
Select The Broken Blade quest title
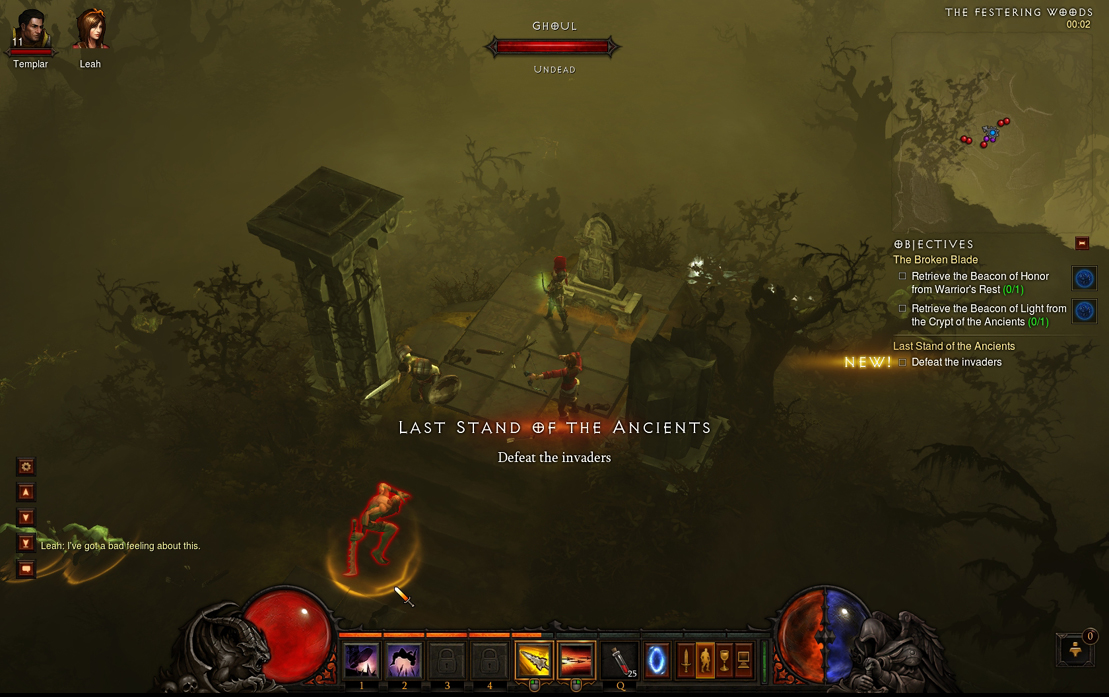935,260
